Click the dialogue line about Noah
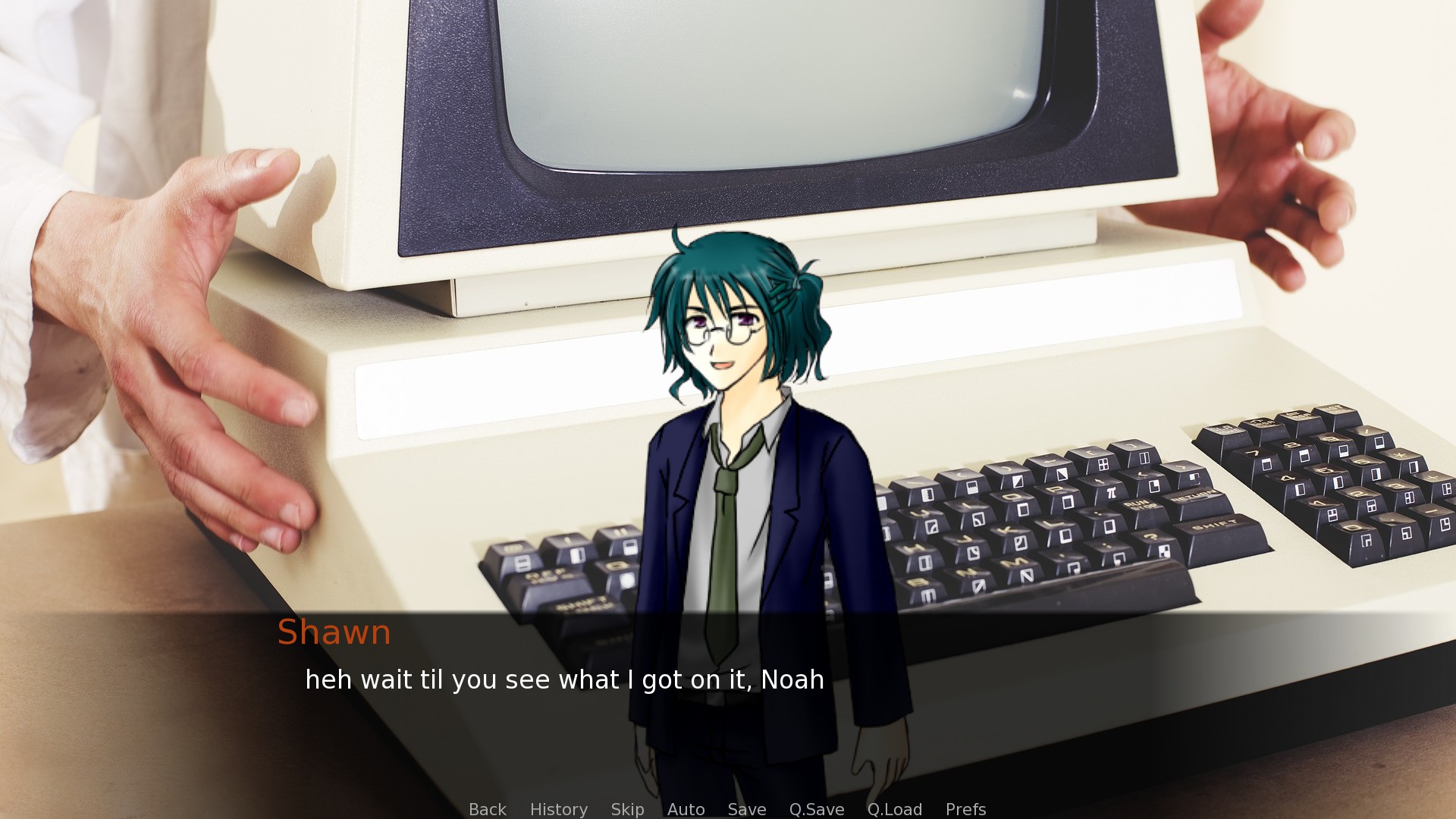Screen dimensions: 1456x819 pos(565,680)
